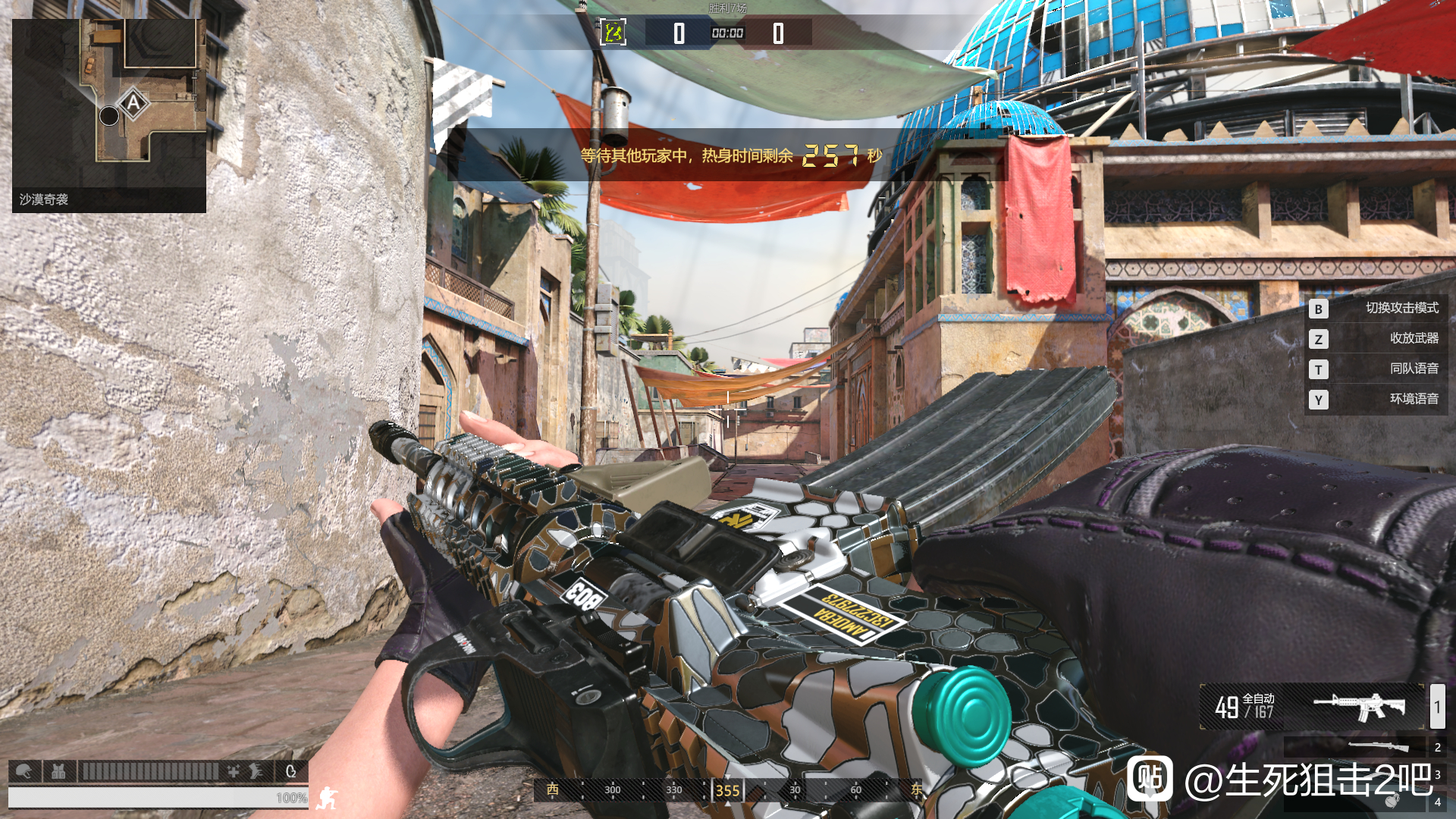Image resolution: width=1456 pixels, height=819 pixels.
Task: Click the helmet armor status icon
Action: (x=24, y=771)
